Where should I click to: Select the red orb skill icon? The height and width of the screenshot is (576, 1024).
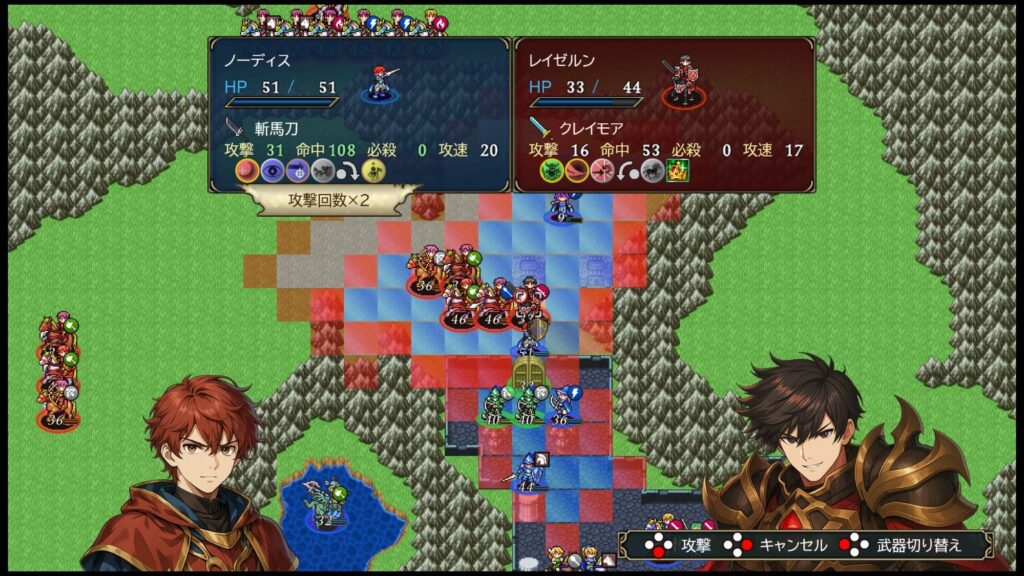247,170
